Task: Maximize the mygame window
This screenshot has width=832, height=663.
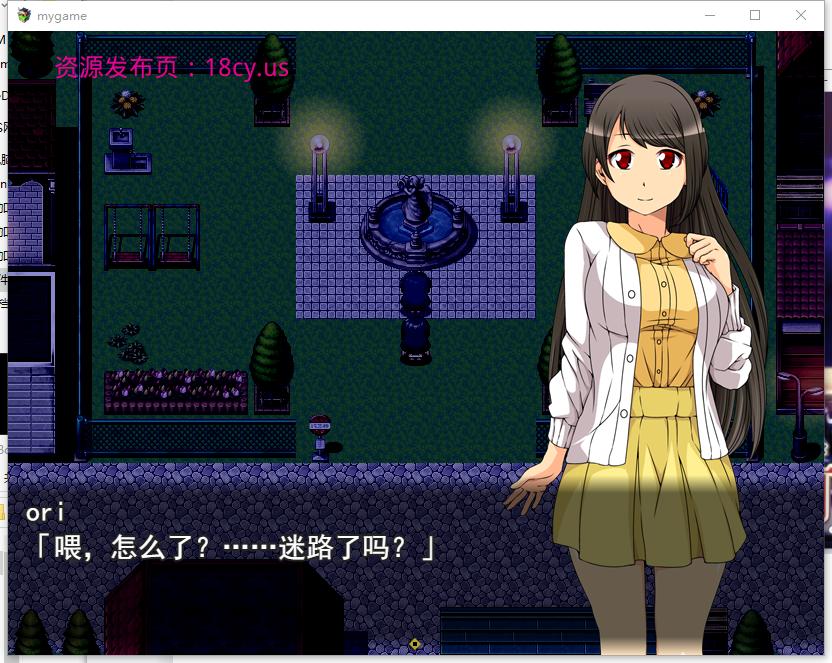Action: 755,15
